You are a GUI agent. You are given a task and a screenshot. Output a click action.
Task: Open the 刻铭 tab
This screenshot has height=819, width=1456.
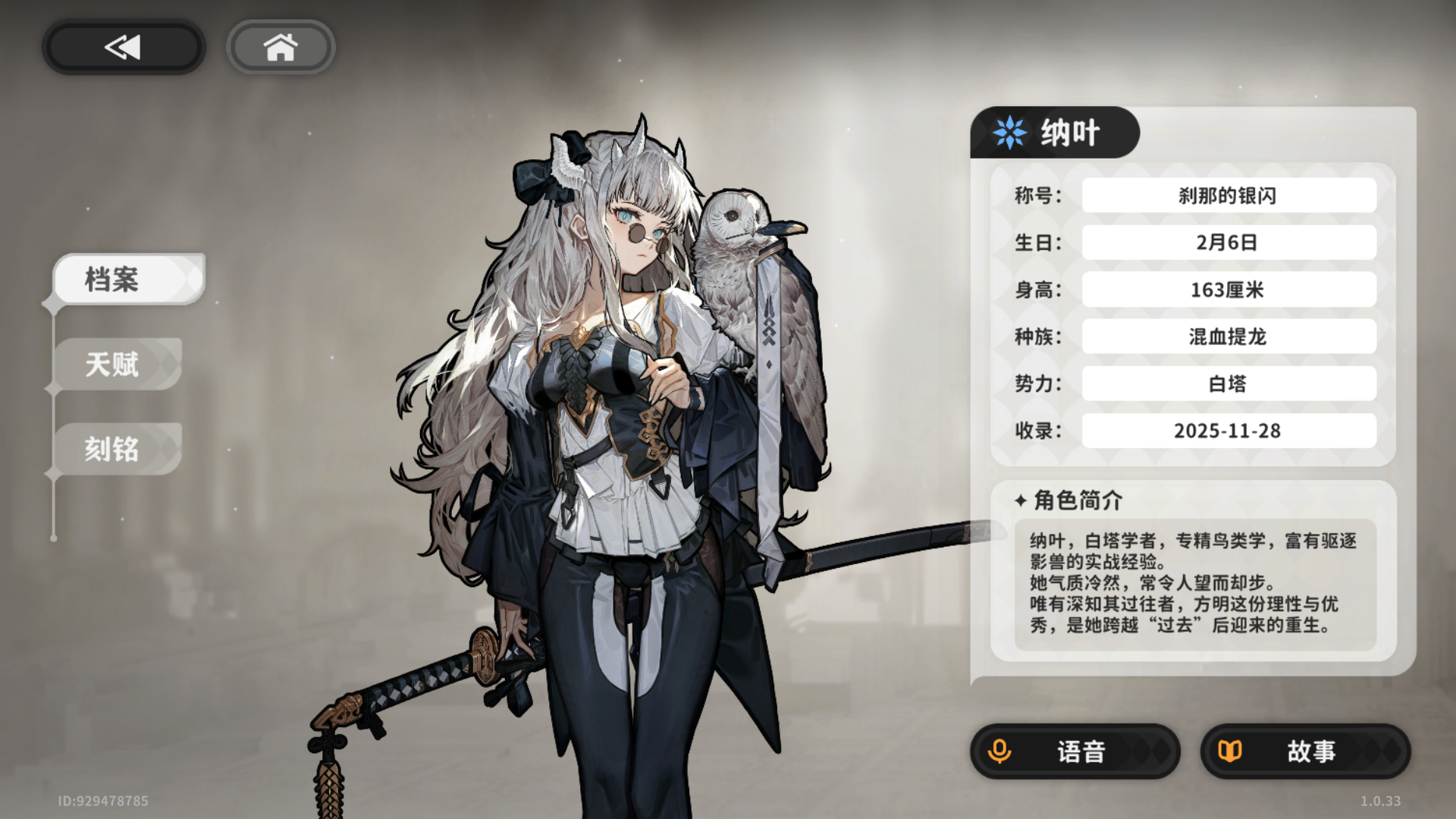pos(117,449)
